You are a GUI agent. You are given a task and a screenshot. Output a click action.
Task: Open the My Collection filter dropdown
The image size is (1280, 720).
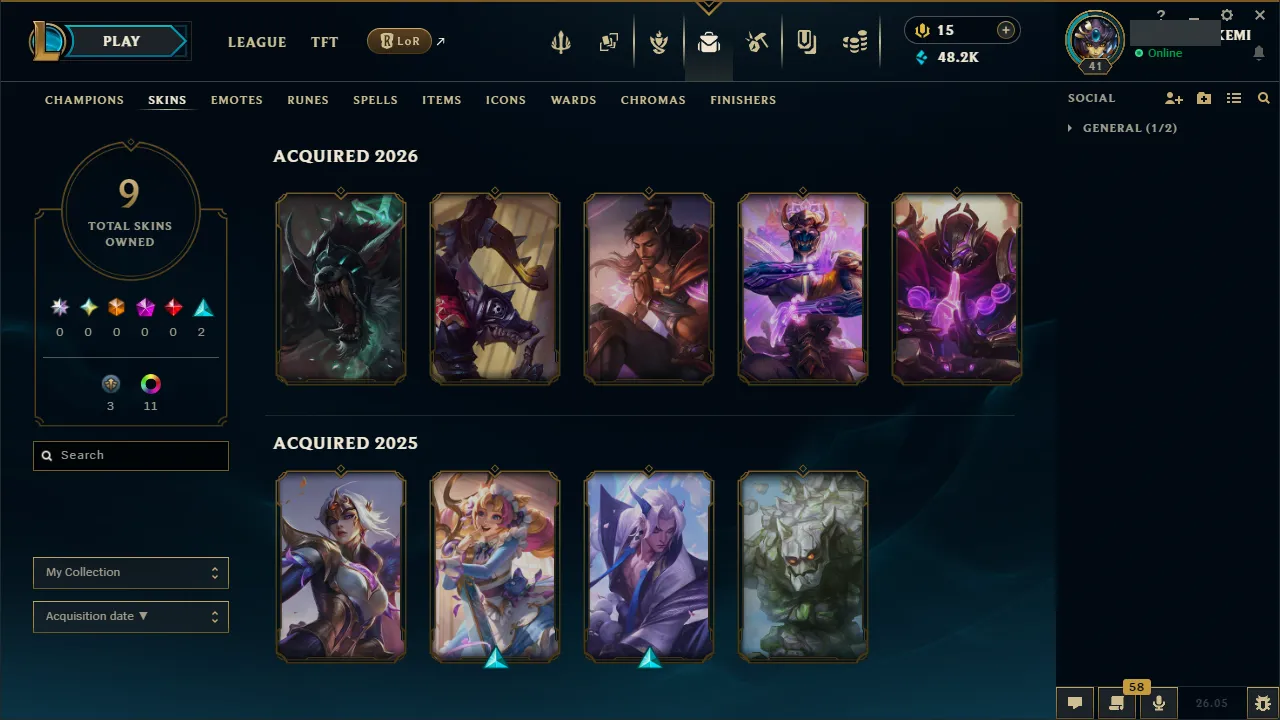tap(130, 573)
